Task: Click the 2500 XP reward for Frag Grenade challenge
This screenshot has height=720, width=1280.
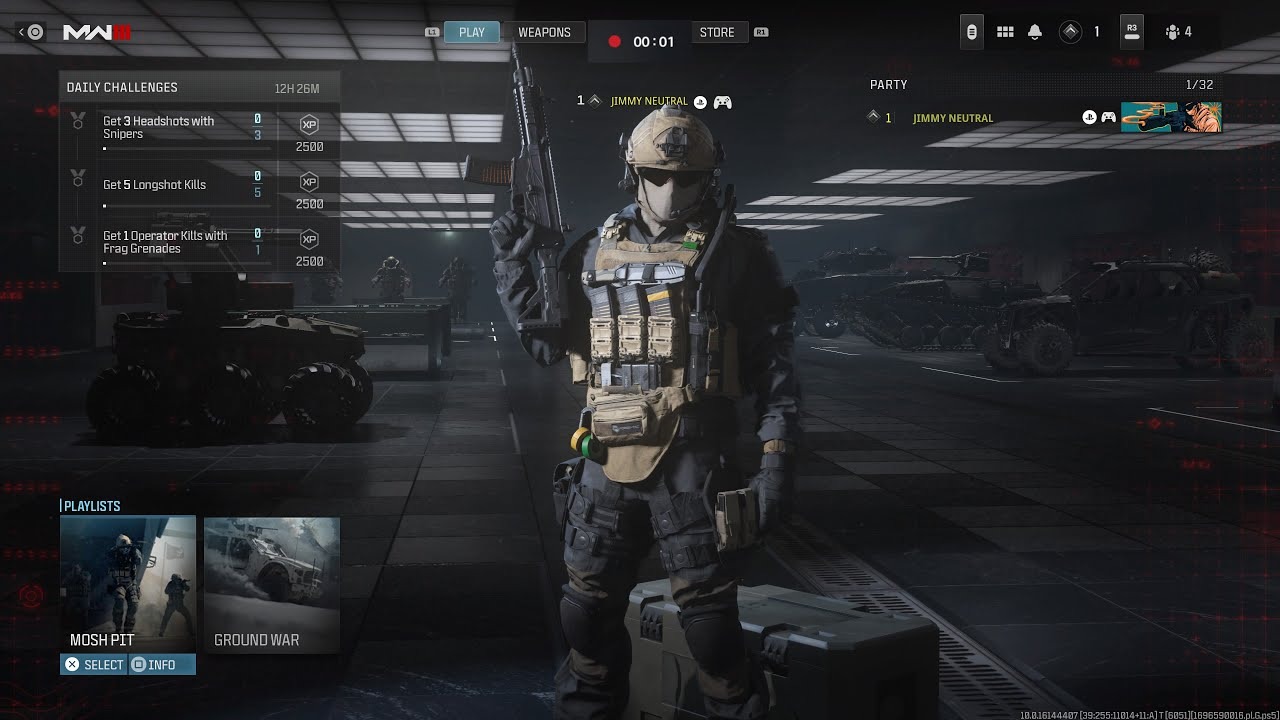Action: click(x=308, y=247)
